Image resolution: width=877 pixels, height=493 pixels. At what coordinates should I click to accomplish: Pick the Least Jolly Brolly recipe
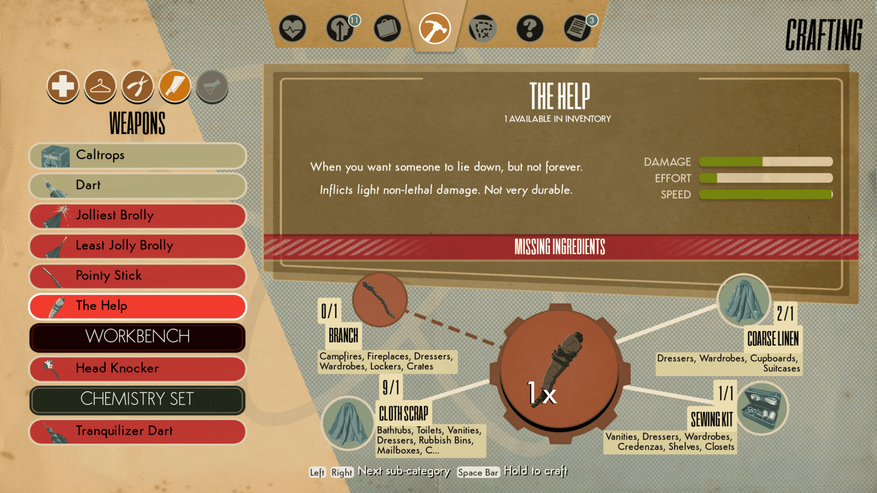tap(138, 246)
